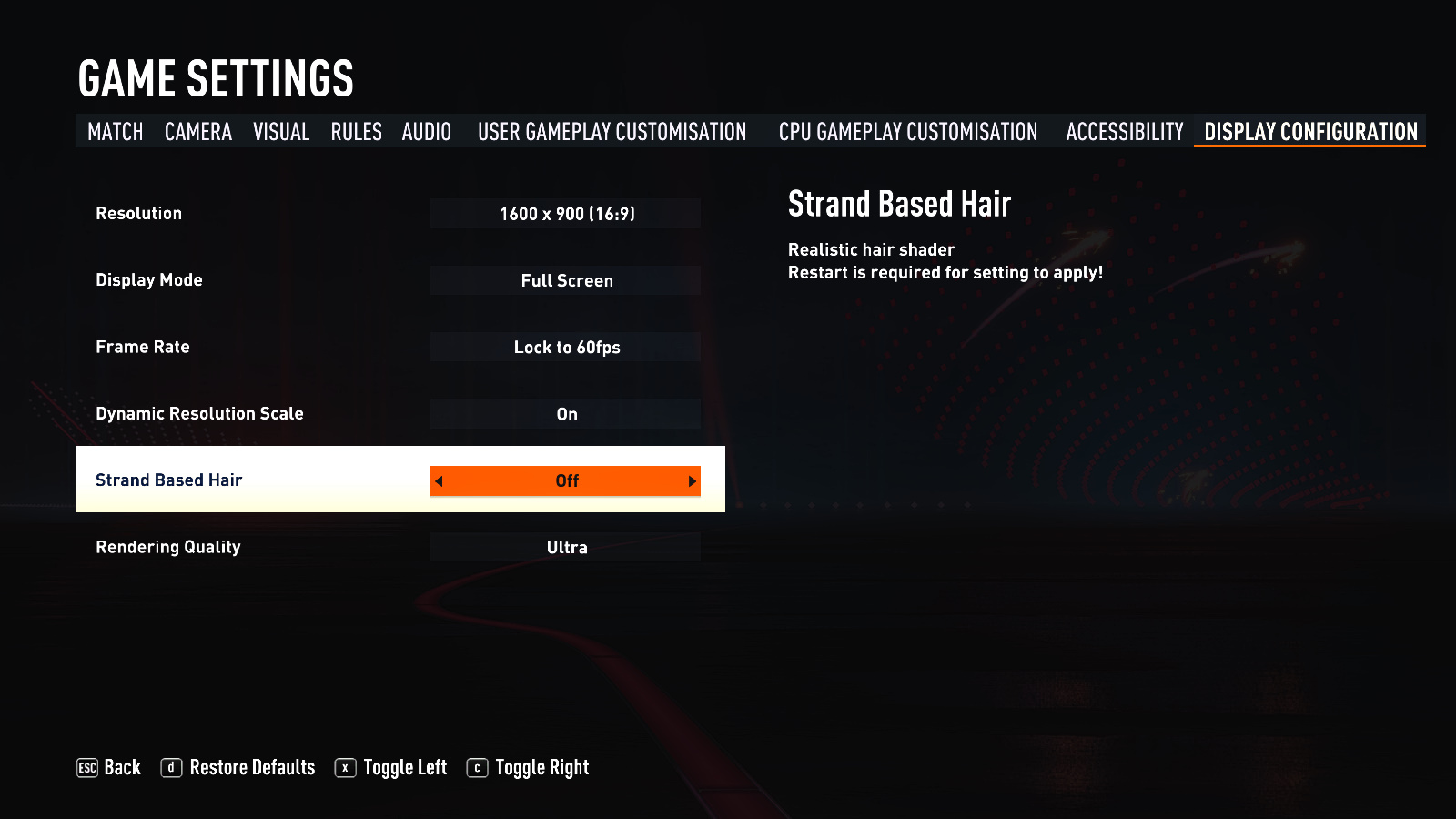Toggle Dynamic Resolution Scale value
The image size is (1456, 819).
pos(565,414)
